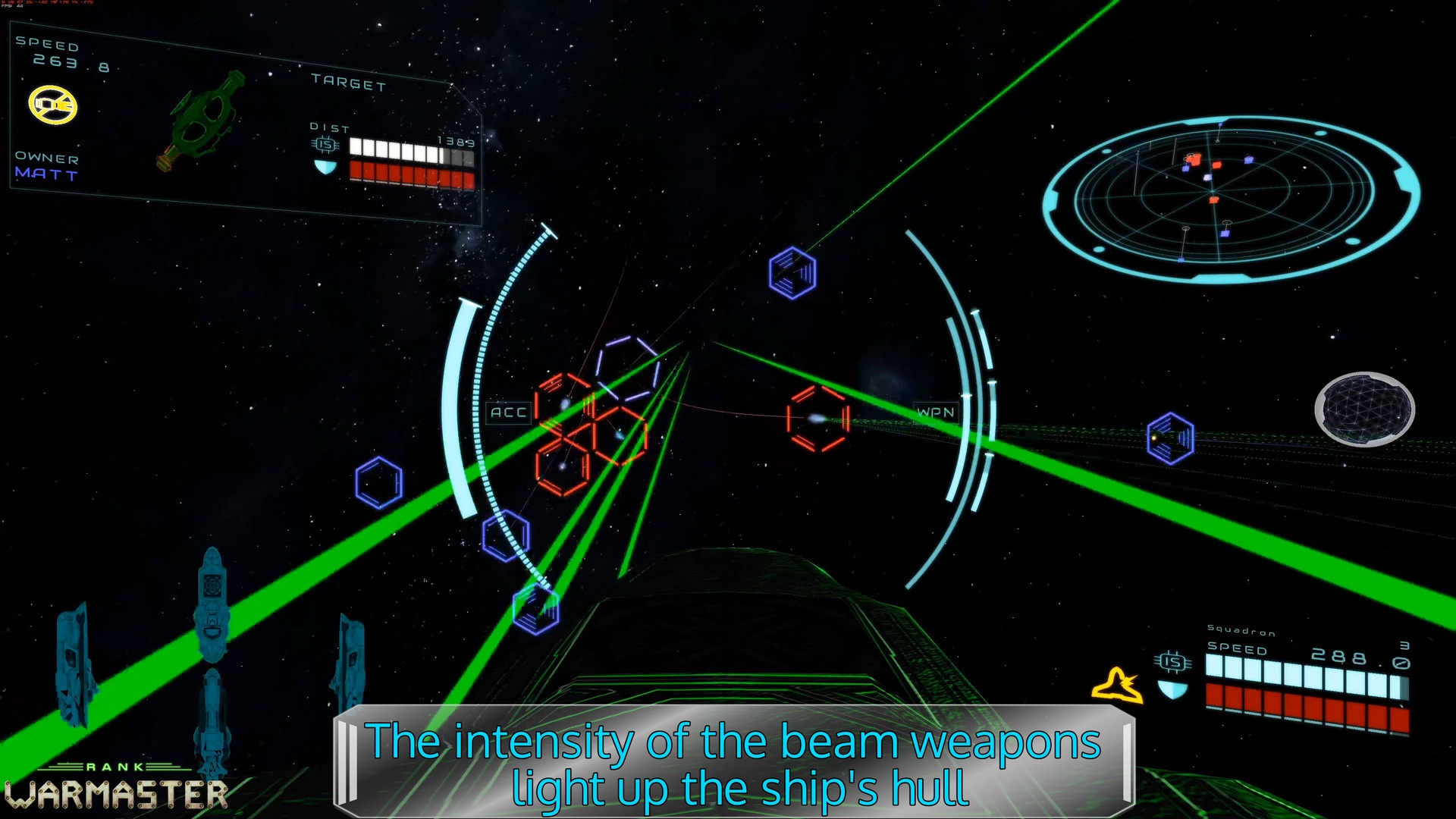Click the yellow circular icon under Speed
This screenshot has width=1456, height=819.
coord(53,105)
